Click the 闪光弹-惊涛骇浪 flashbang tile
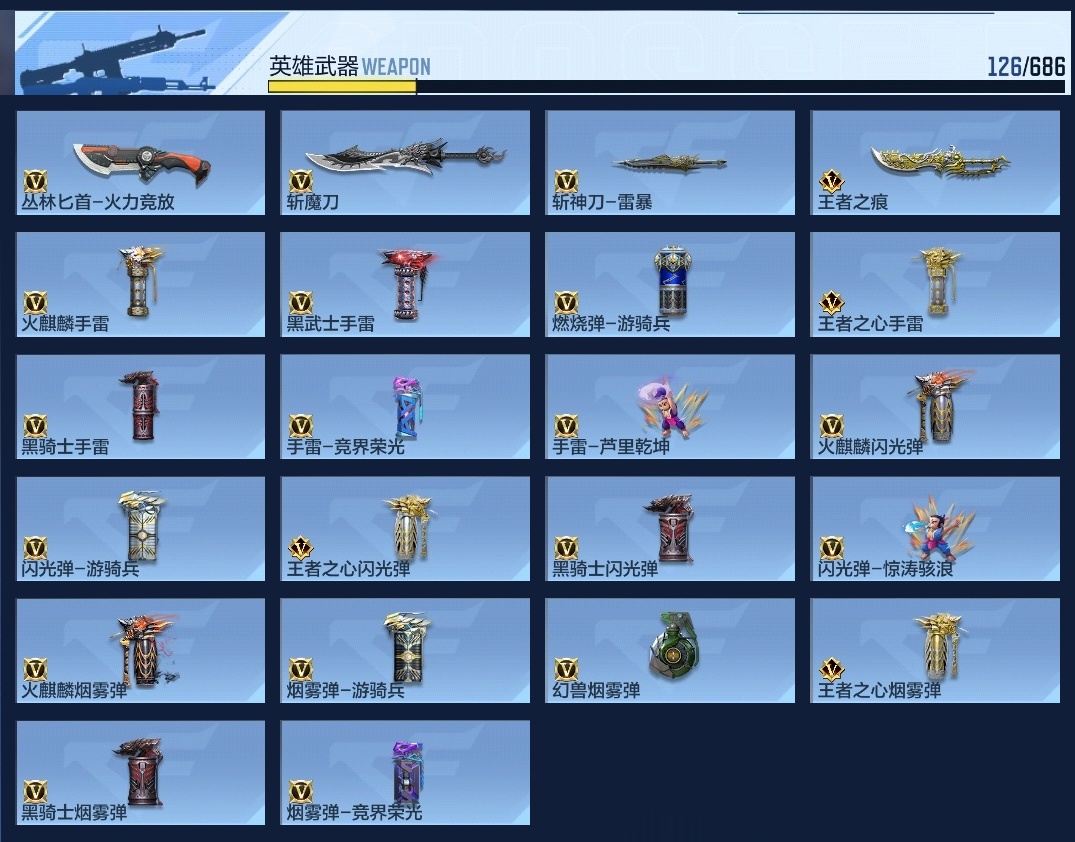Viewport: 1075px width, 842px height. coord(935,528)
